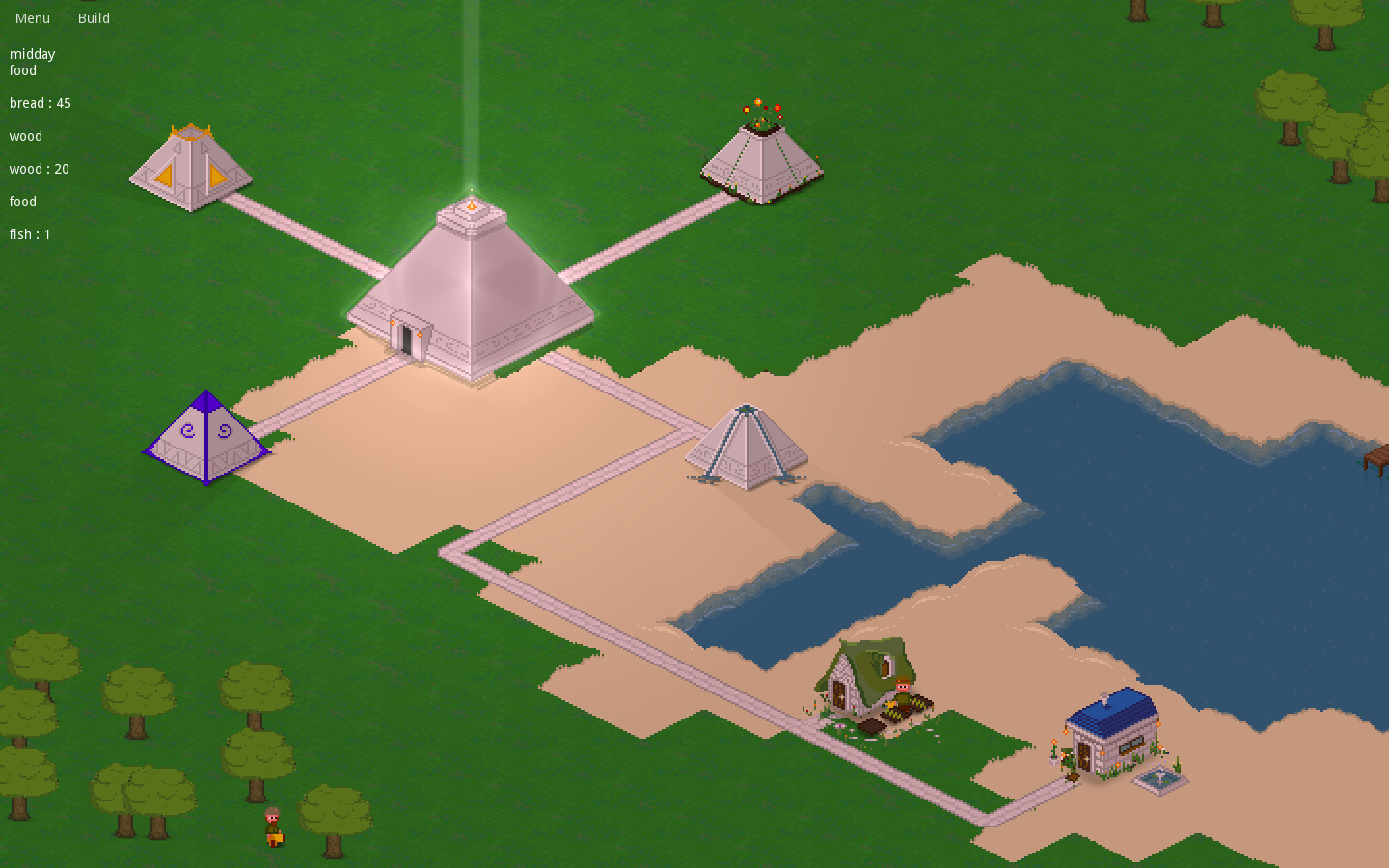Click the wood category label

tap(25, 136)
